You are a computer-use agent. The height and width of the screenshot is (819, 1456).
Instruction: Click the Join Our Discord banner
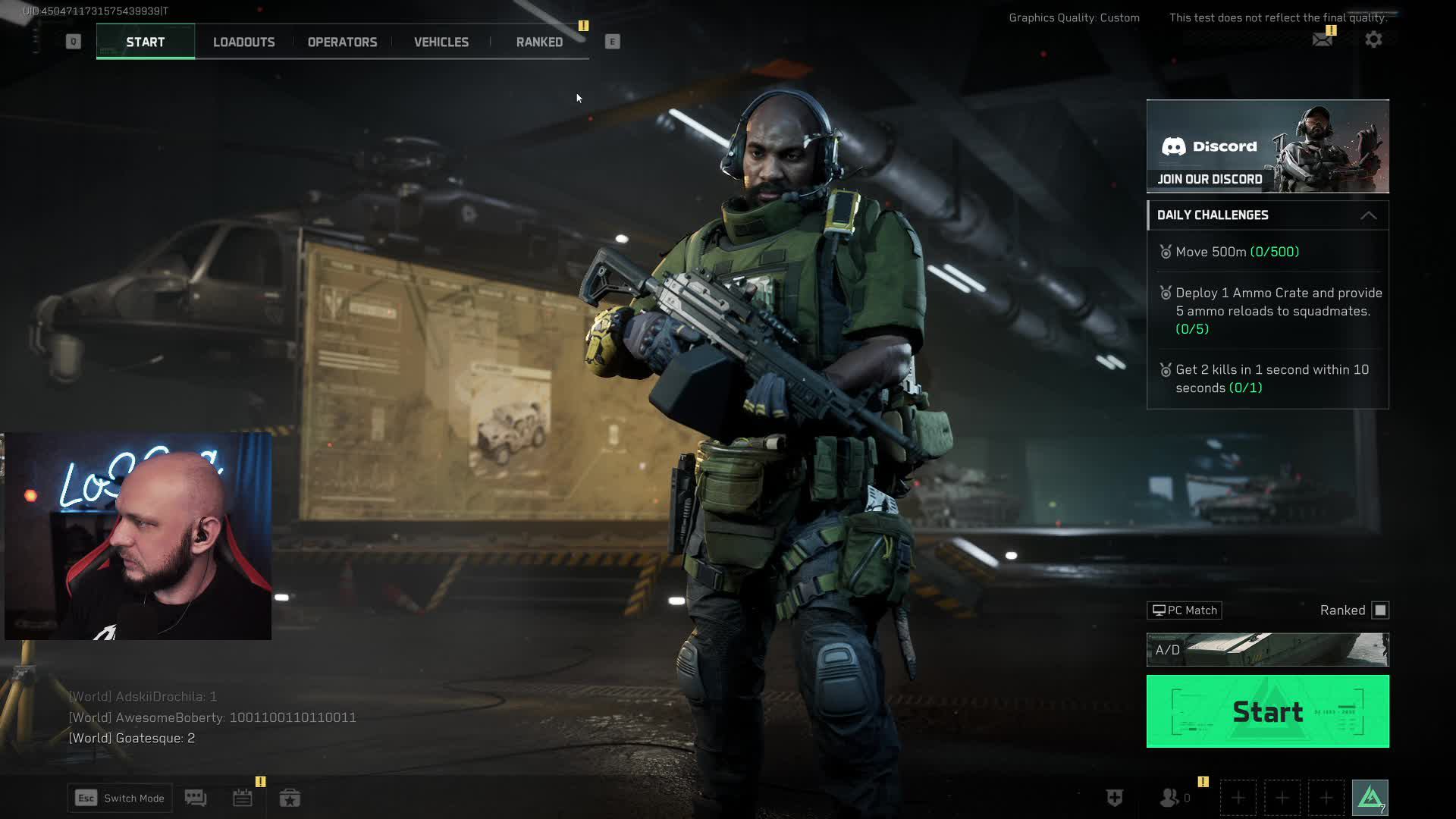[1267, 146]
